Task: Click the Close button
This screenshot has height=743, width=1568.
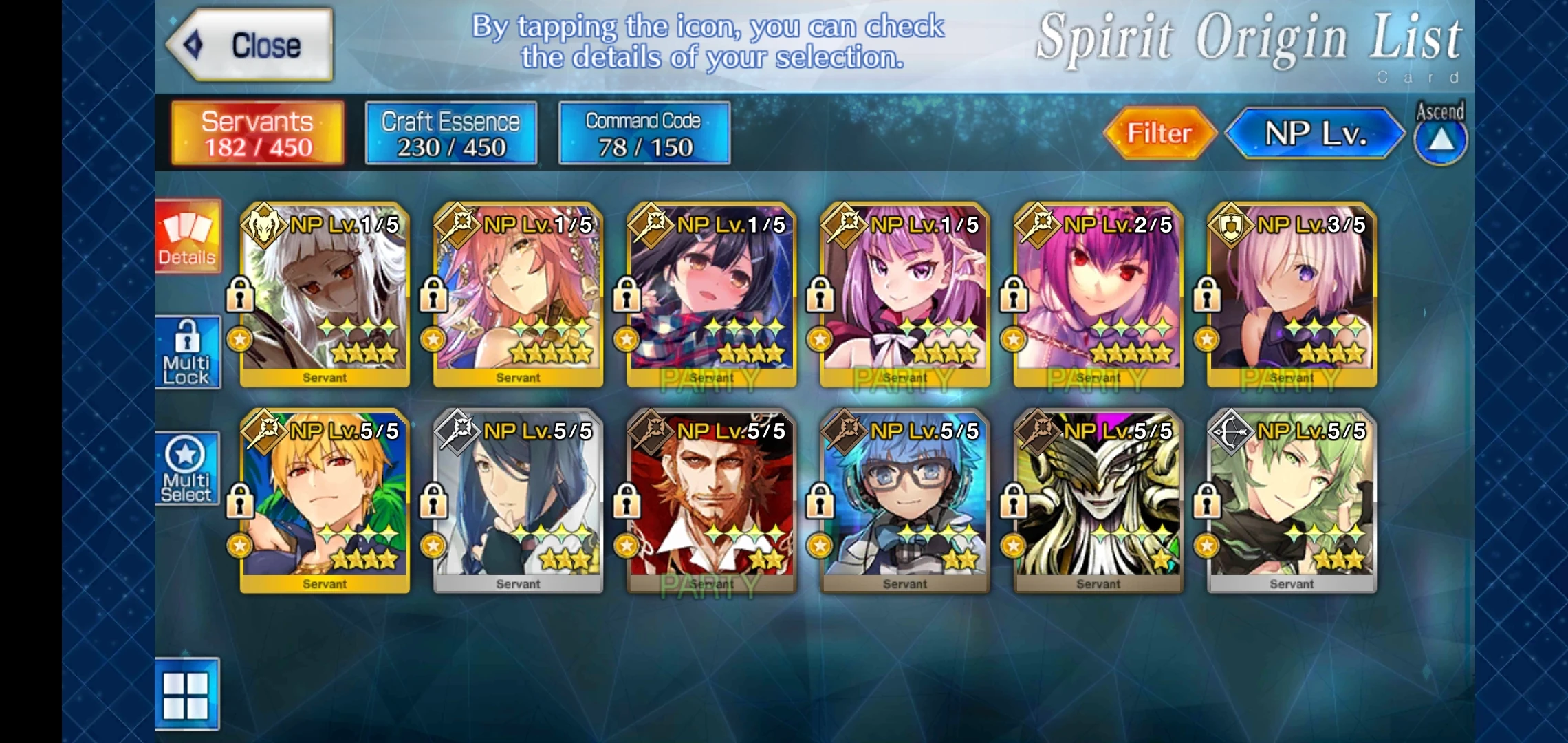Action: (248, 45)
